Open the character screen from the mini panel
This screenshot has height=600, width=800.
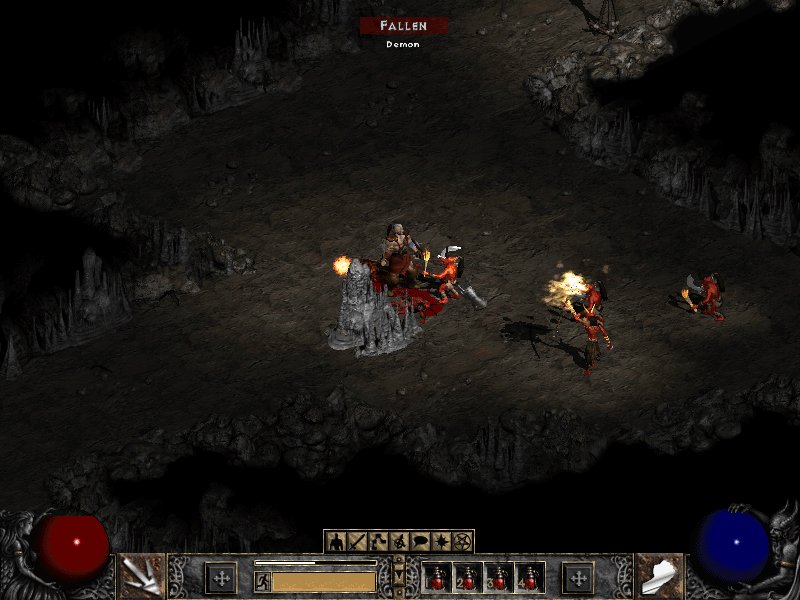point(335,542)
